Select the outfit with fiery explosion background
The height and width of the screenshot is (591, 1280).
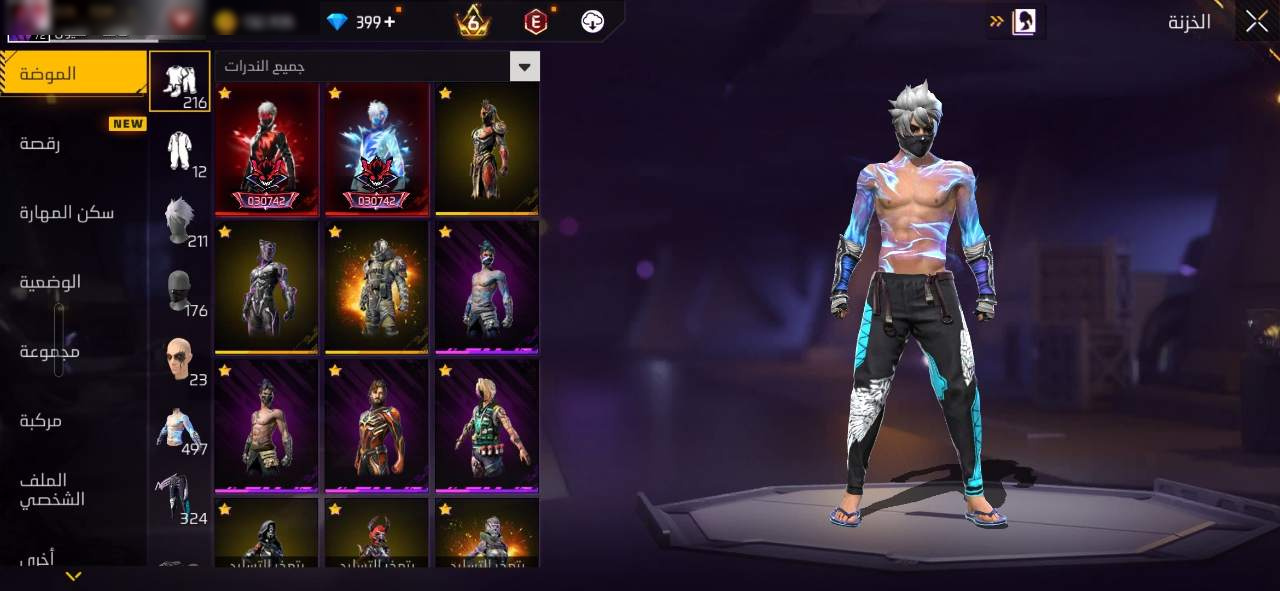(x=377, y=287)
